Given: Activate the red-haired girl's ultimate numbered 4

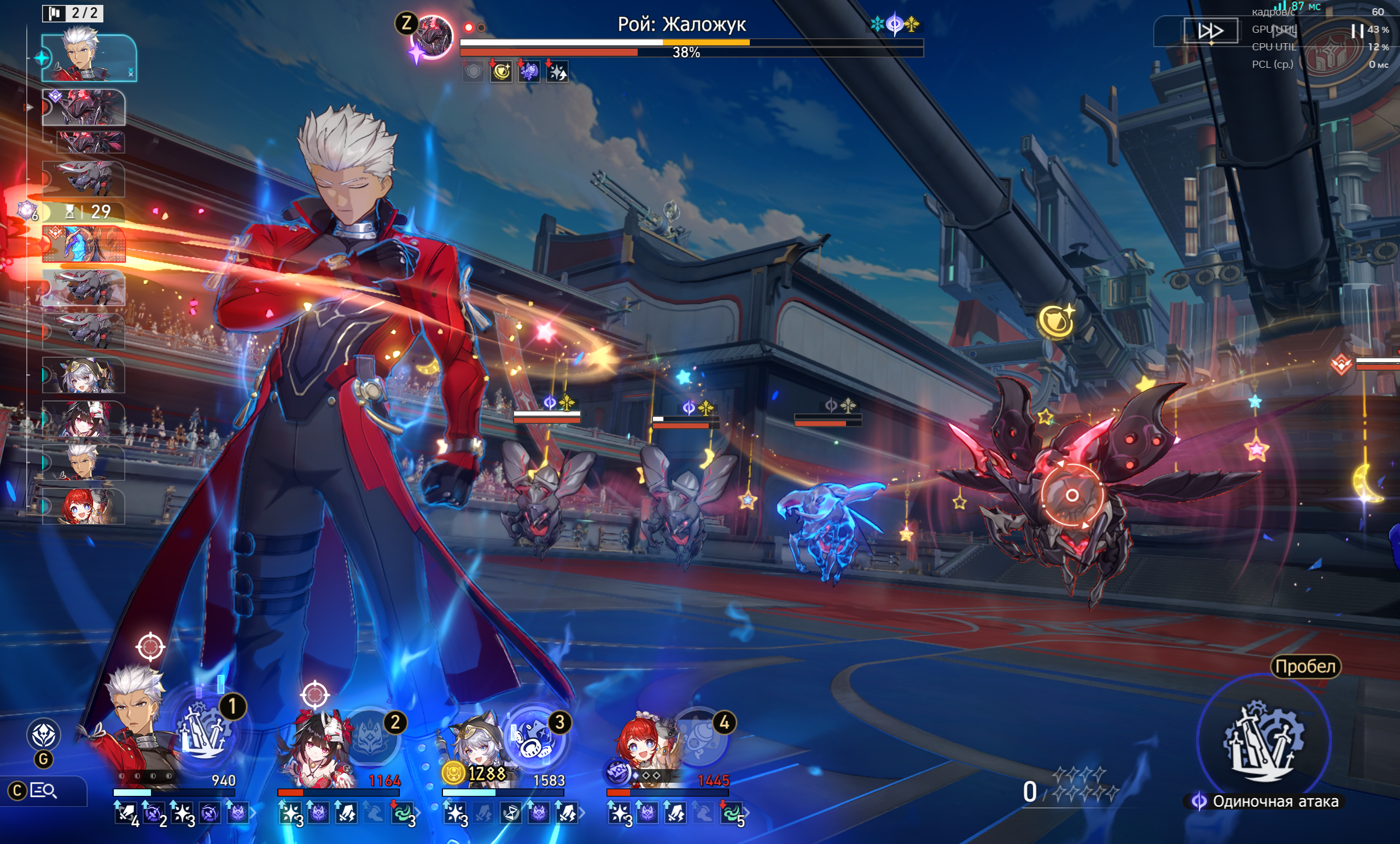Looking at the screenshot, I should pyautogui.click(x=699, y=738).
